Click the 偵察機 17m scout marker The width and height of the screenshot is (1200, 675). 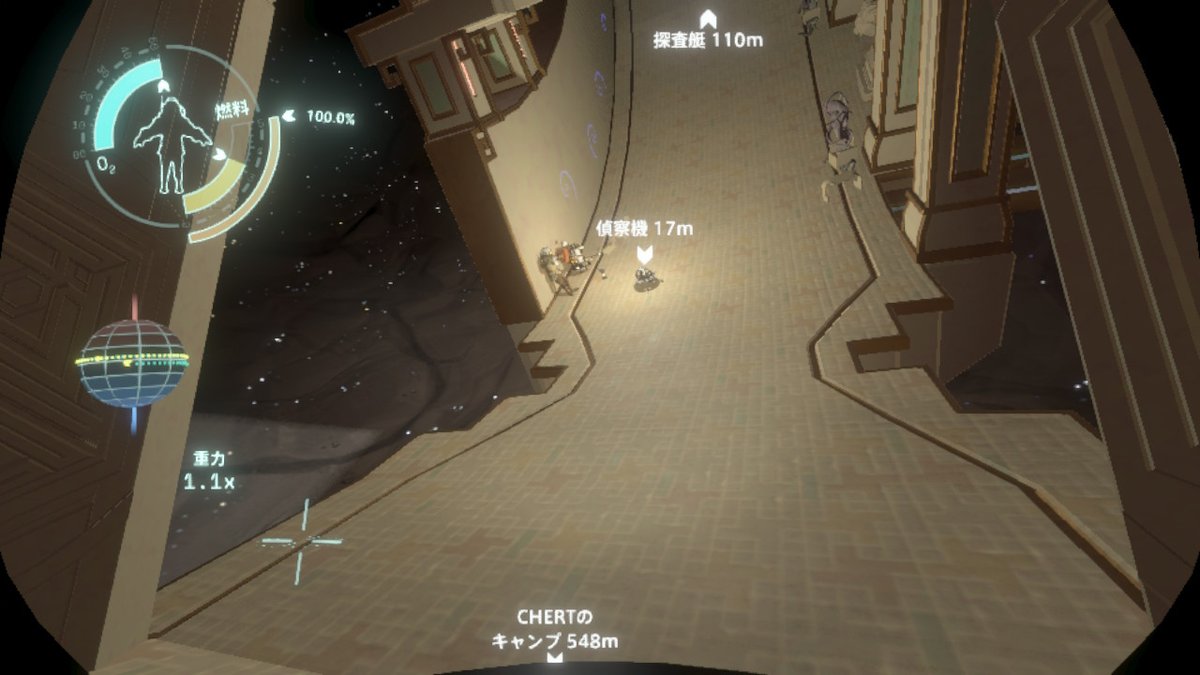pos(646,253)
